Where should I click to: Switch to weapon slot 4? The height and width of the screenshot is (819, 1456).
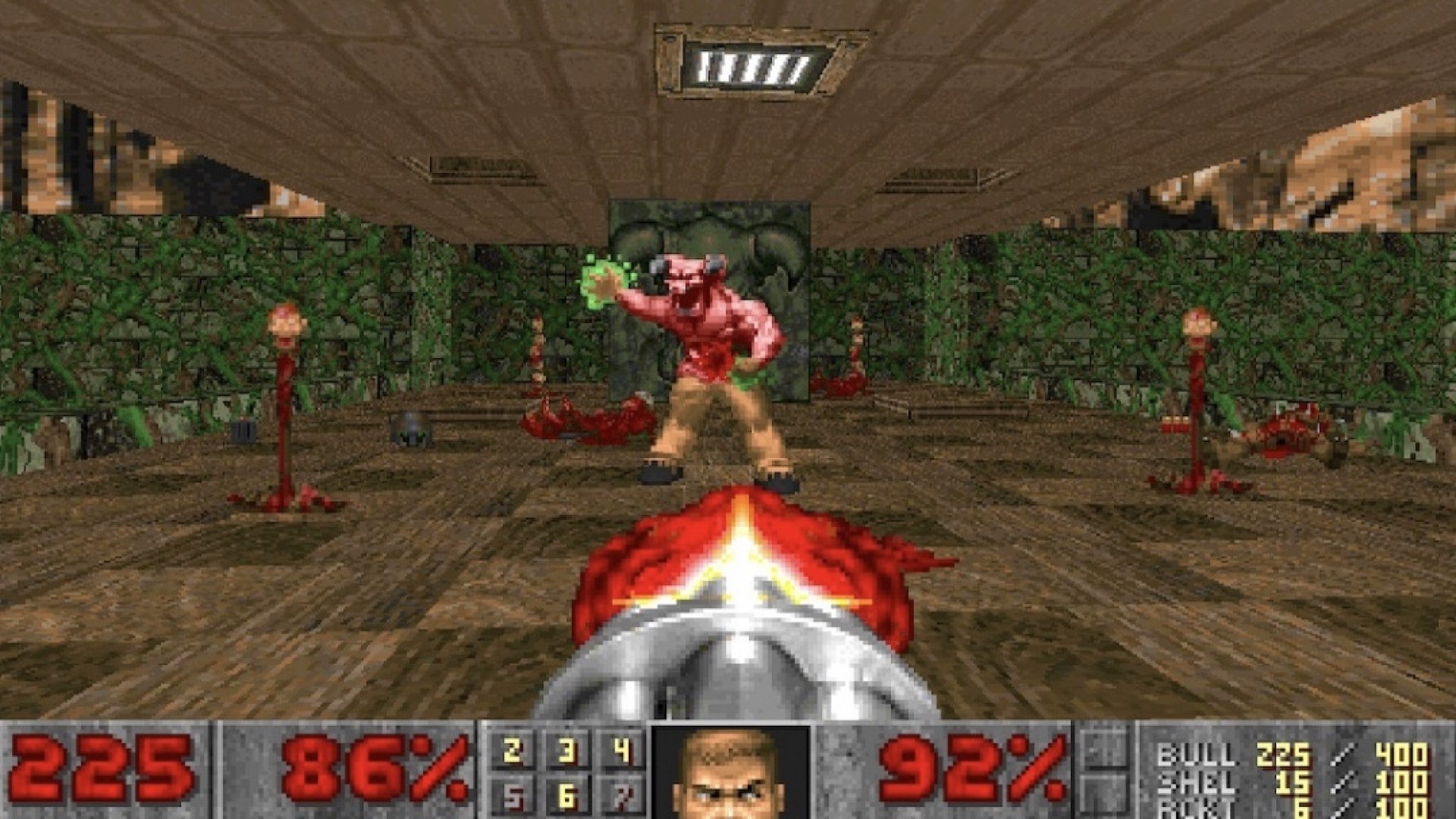click(621, 752)
